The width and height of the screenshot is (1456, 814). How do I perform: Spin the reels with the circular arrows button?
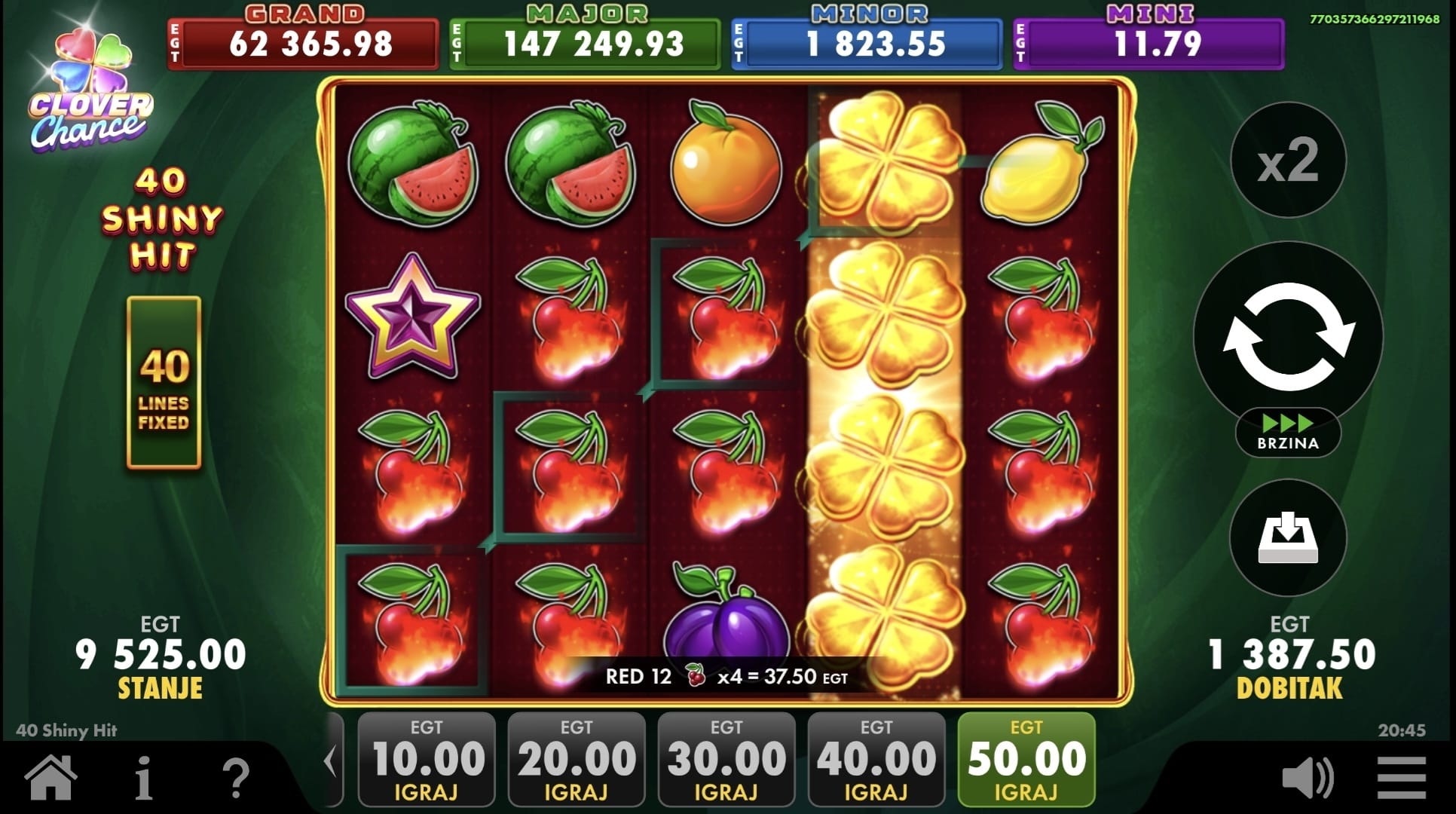[1288, 336]
